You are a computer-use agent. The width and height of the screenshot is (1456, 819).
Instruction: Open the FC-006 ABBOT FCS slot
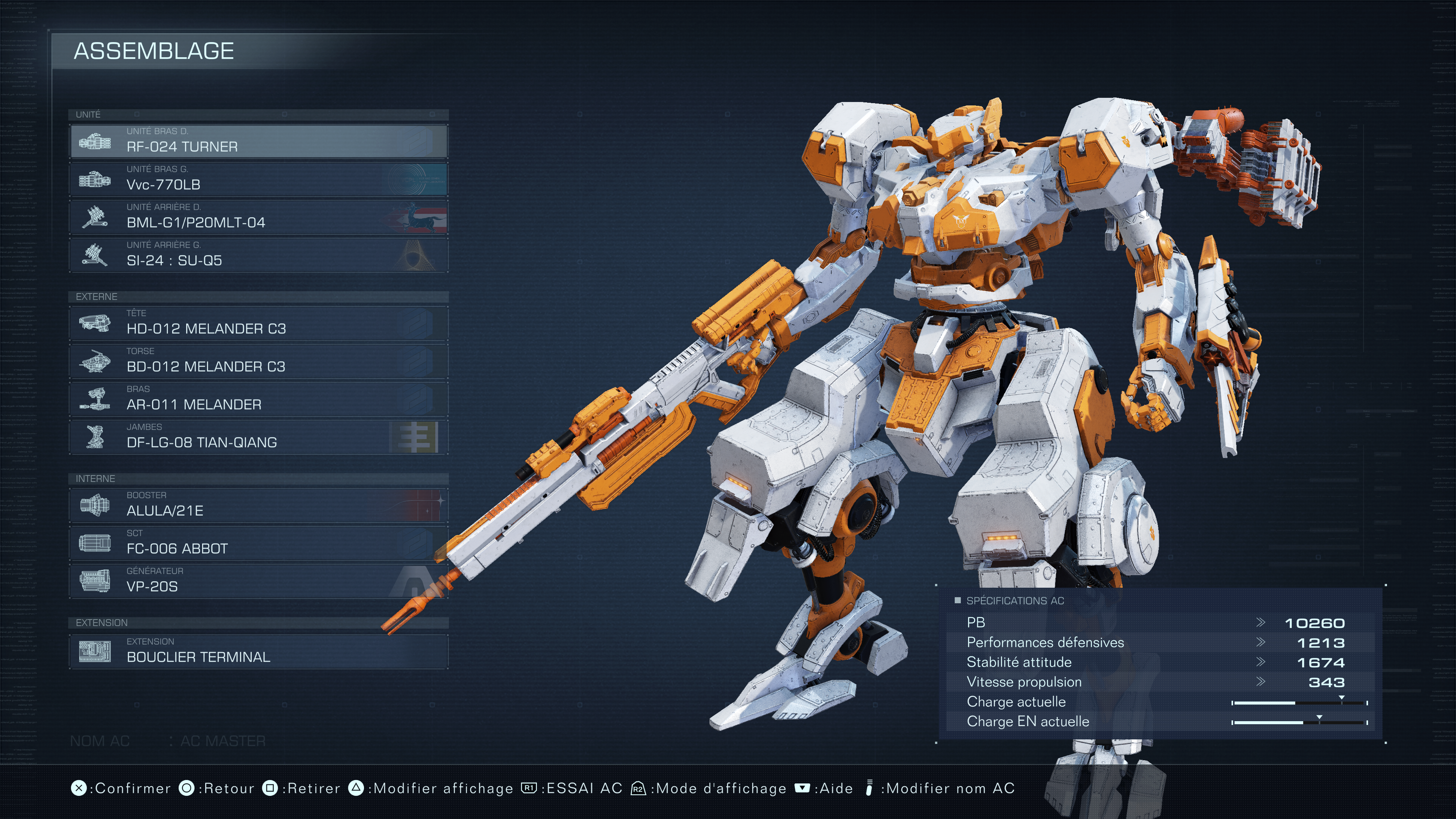259,543
